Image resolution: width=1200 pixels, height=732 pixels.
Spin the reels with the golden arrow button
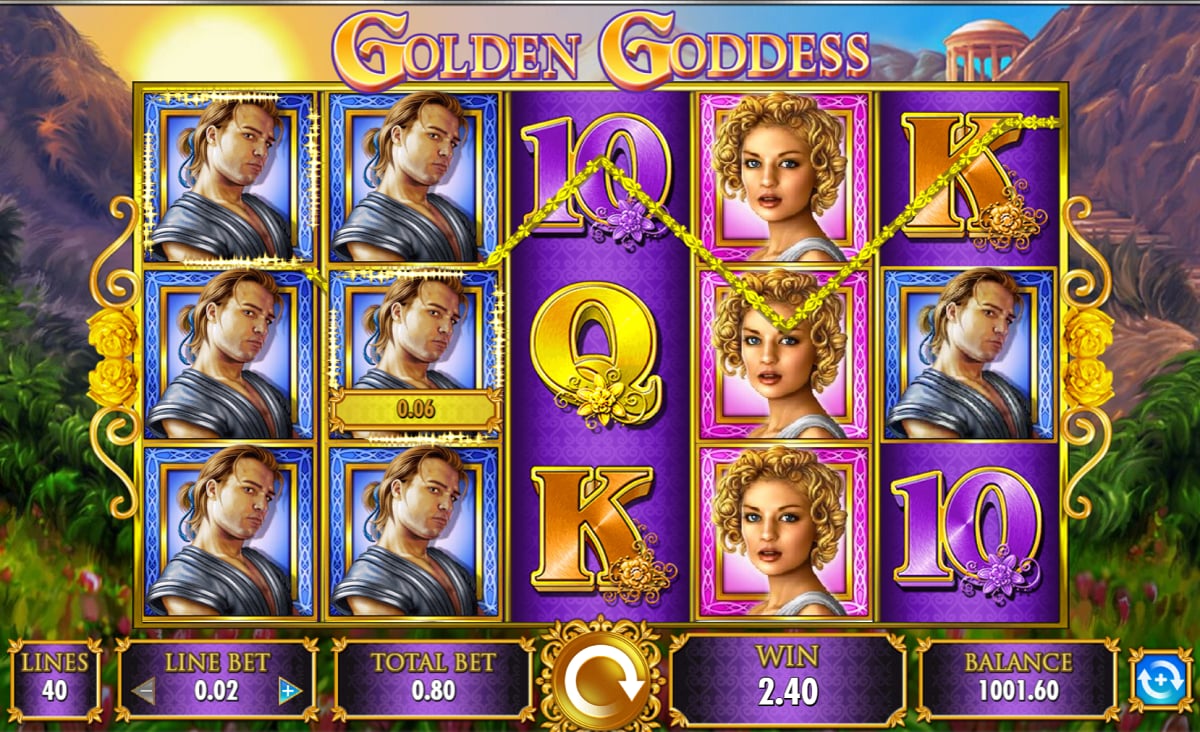pos(601,681)
